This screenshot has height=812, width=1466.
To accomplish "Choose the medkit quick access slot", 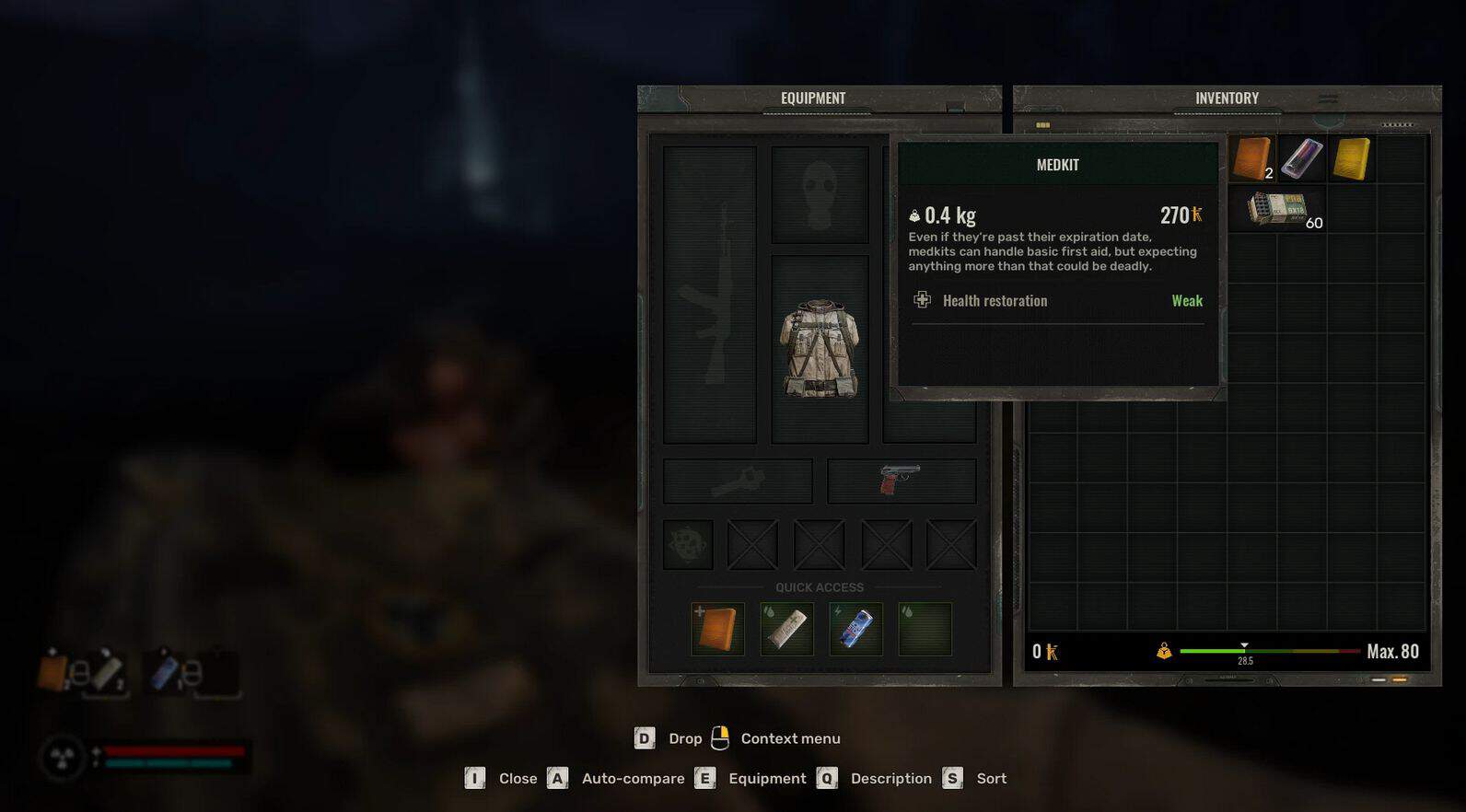I will (717, 629).
